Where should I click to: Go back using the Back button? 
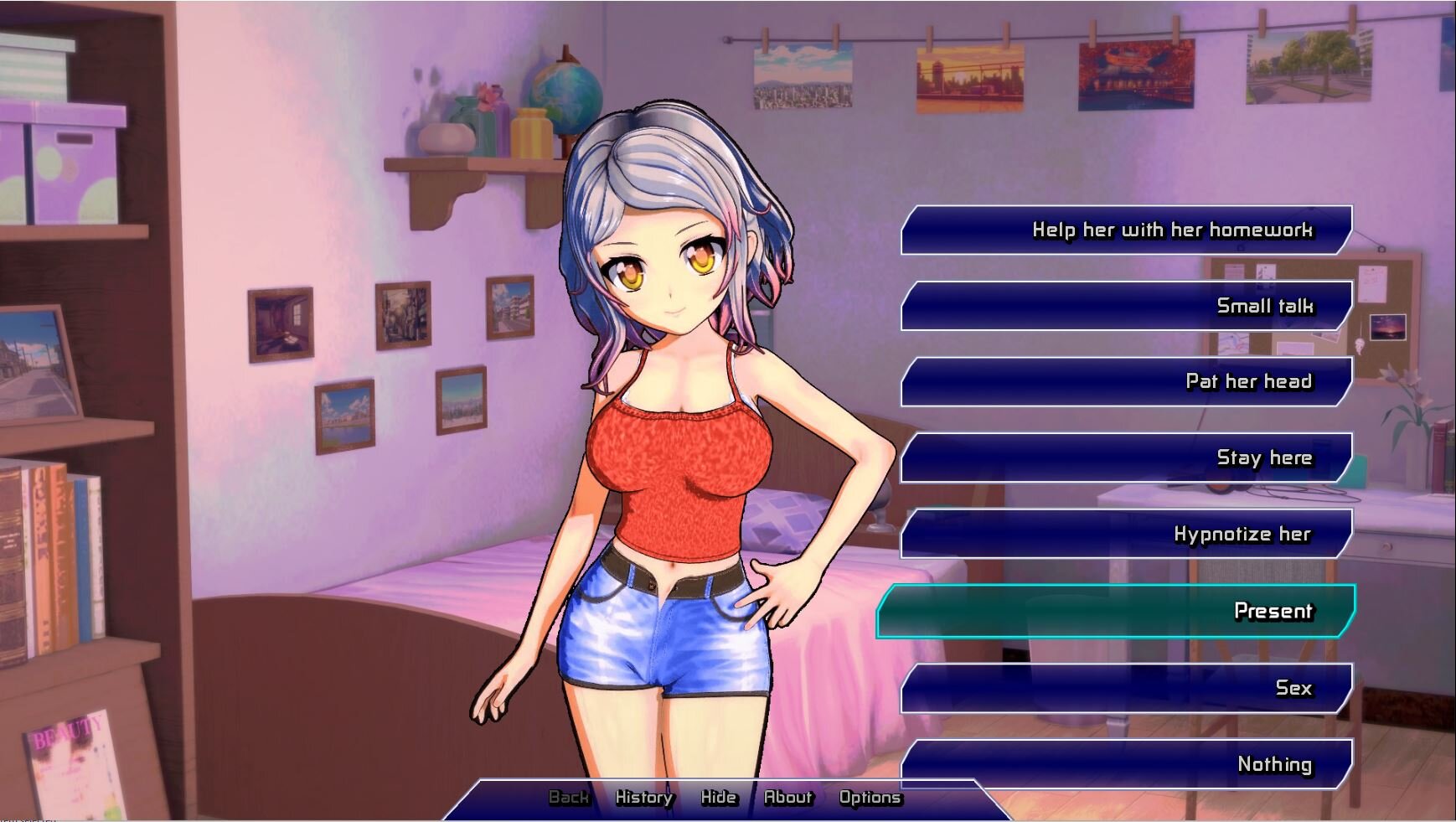[569, 798]
